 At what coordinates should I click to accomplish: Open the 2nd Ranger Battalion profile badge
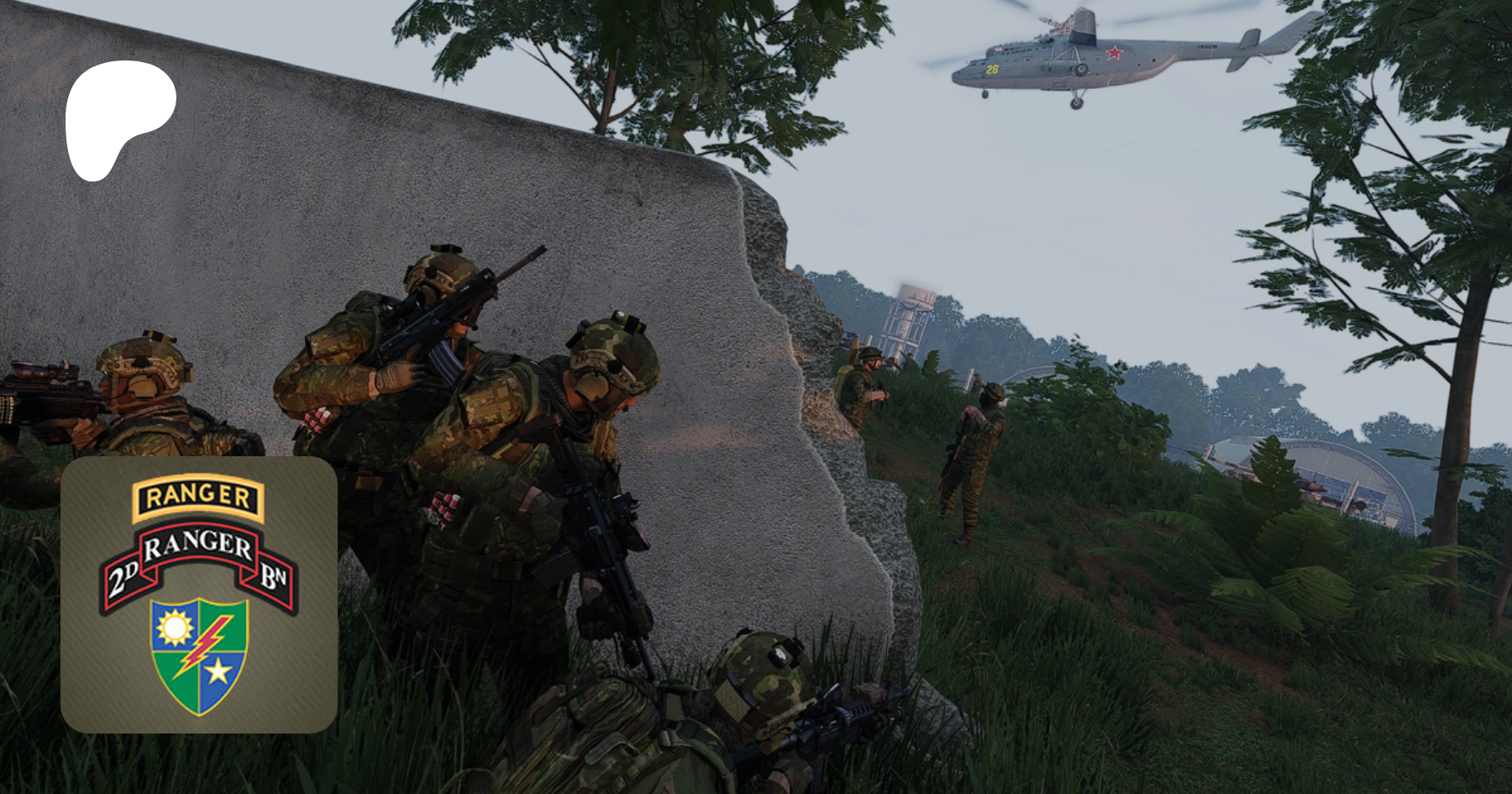pos(199,595)
